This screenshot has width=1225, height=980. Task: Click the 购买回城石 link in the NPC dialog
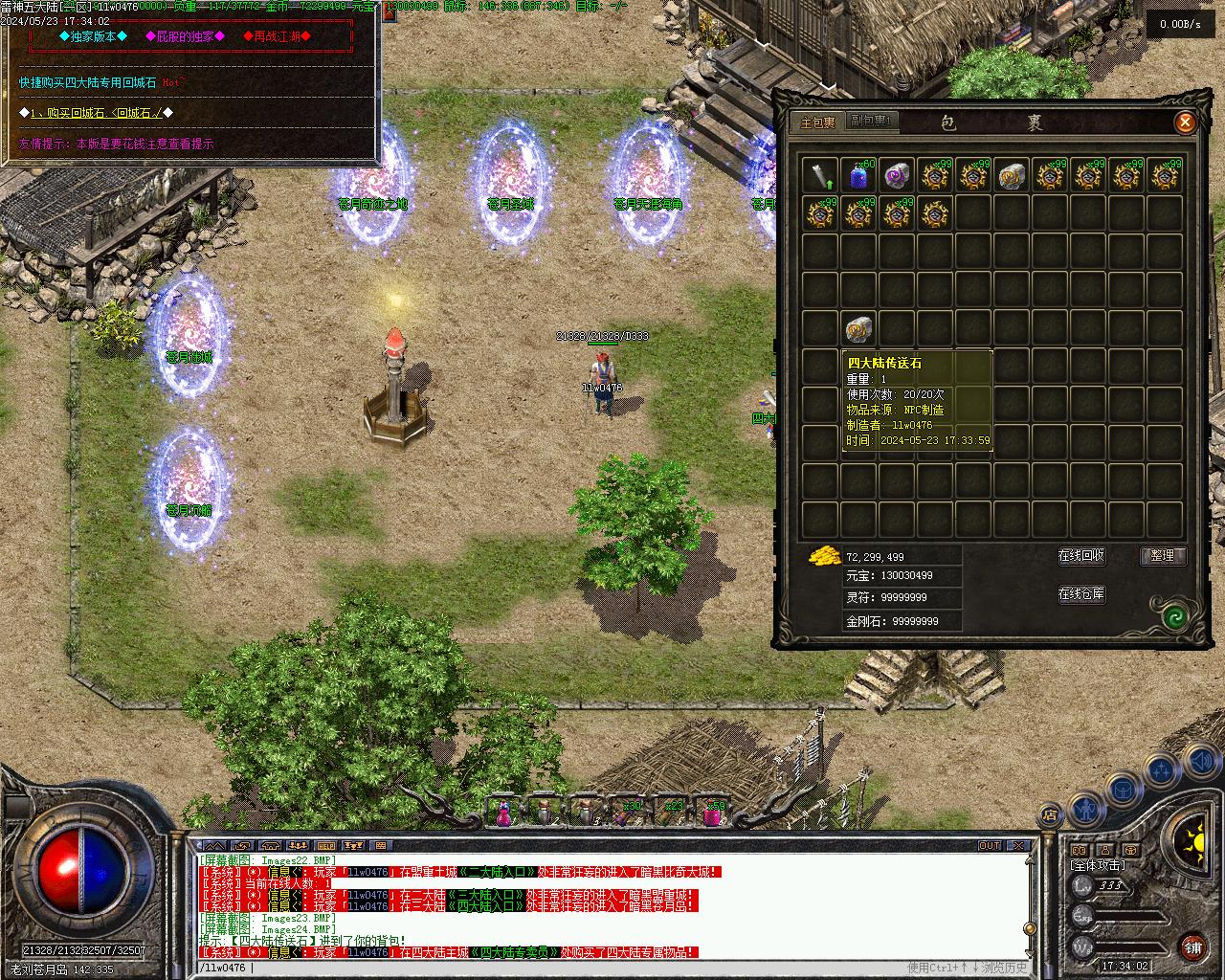[x=97, y=113]
